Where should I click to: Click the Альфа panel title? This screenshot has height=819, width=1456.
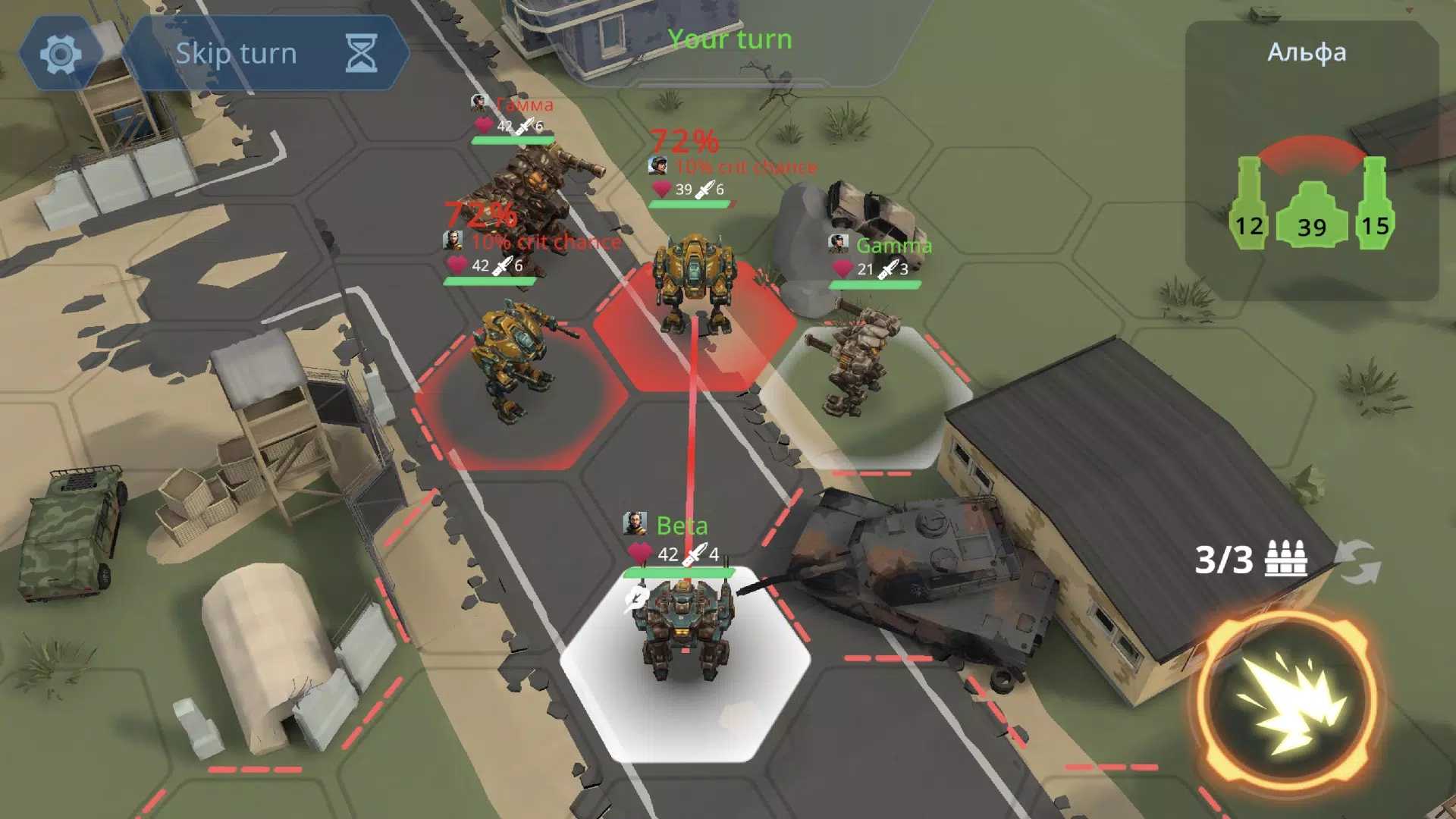(1307, 52)
